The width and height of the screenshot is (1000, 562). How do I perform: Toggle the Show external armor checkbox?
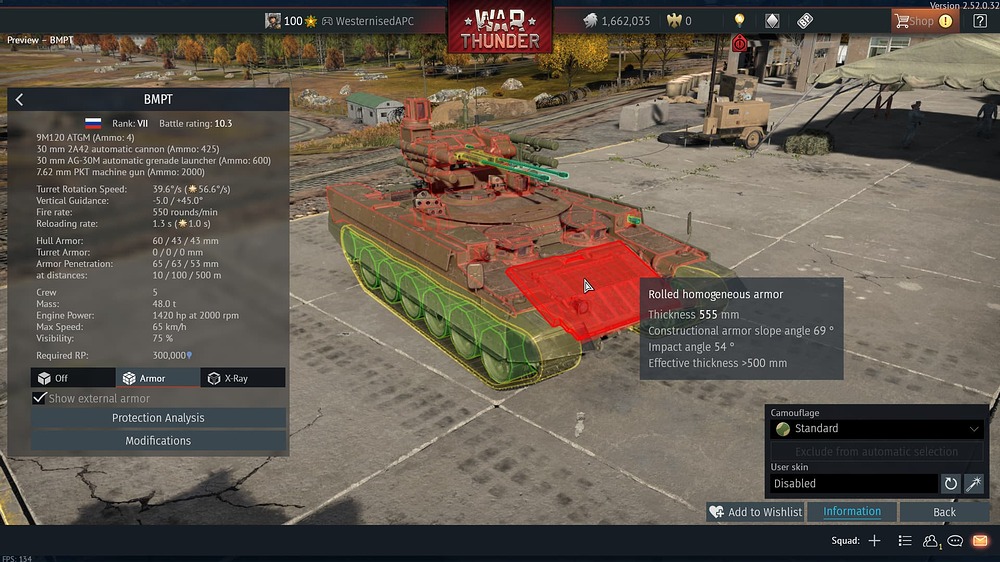click(40, 398)
